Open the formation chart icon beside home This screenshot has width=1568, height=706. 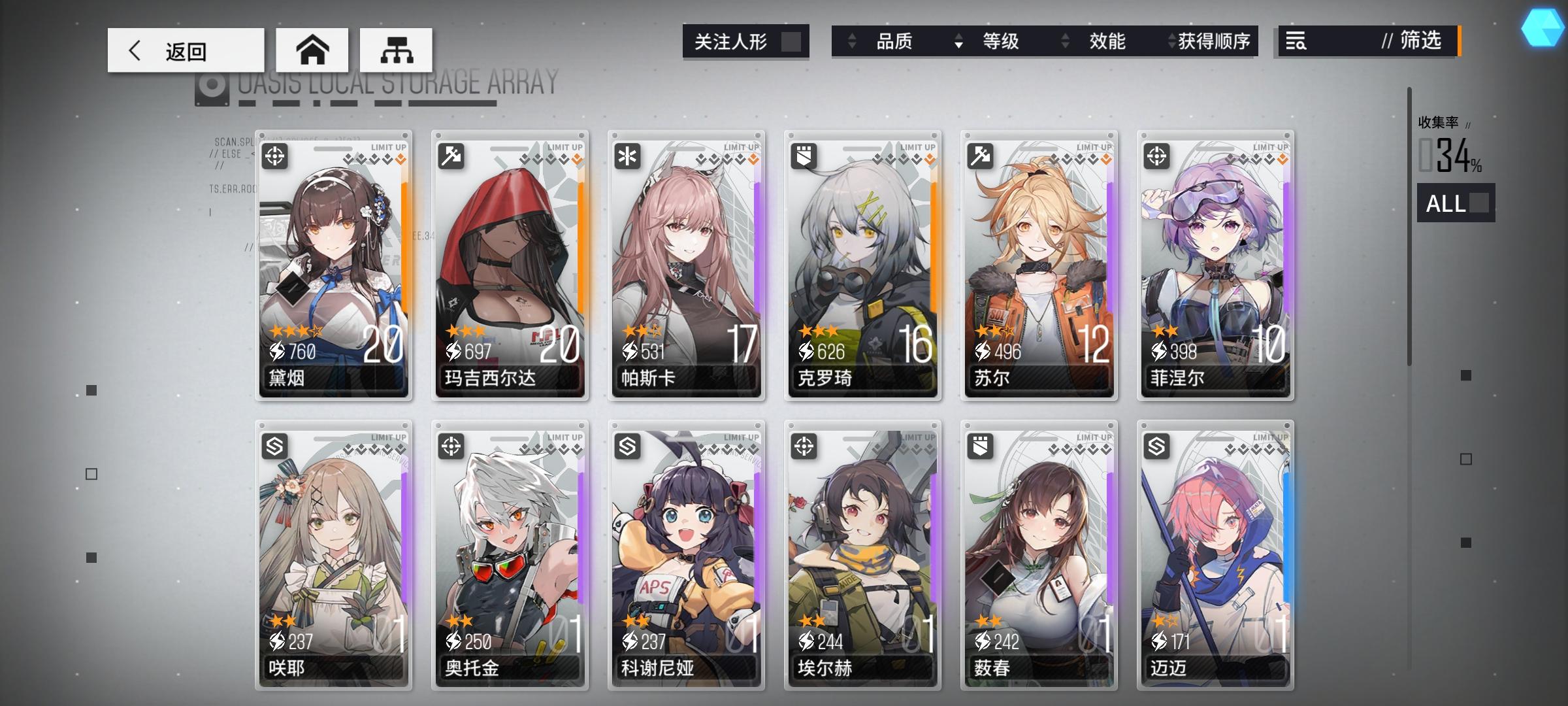click(x=397, y=49)
